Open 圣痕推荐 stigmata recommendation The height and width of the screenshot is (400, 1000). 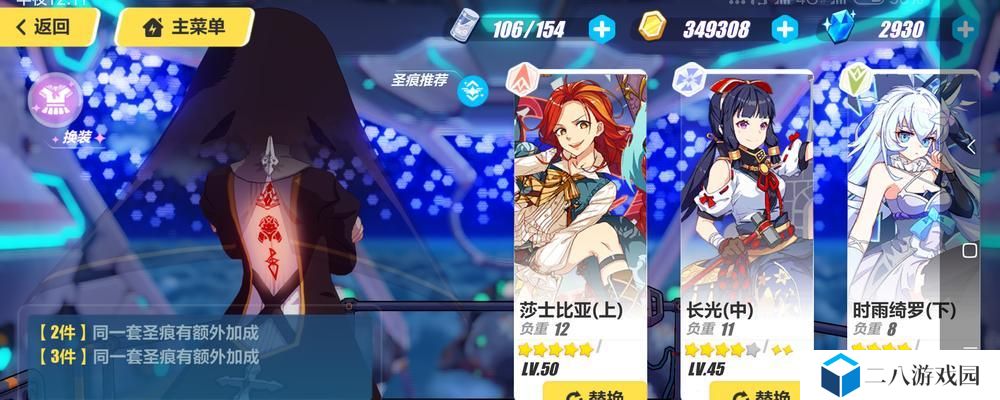(x=473, y=89)
